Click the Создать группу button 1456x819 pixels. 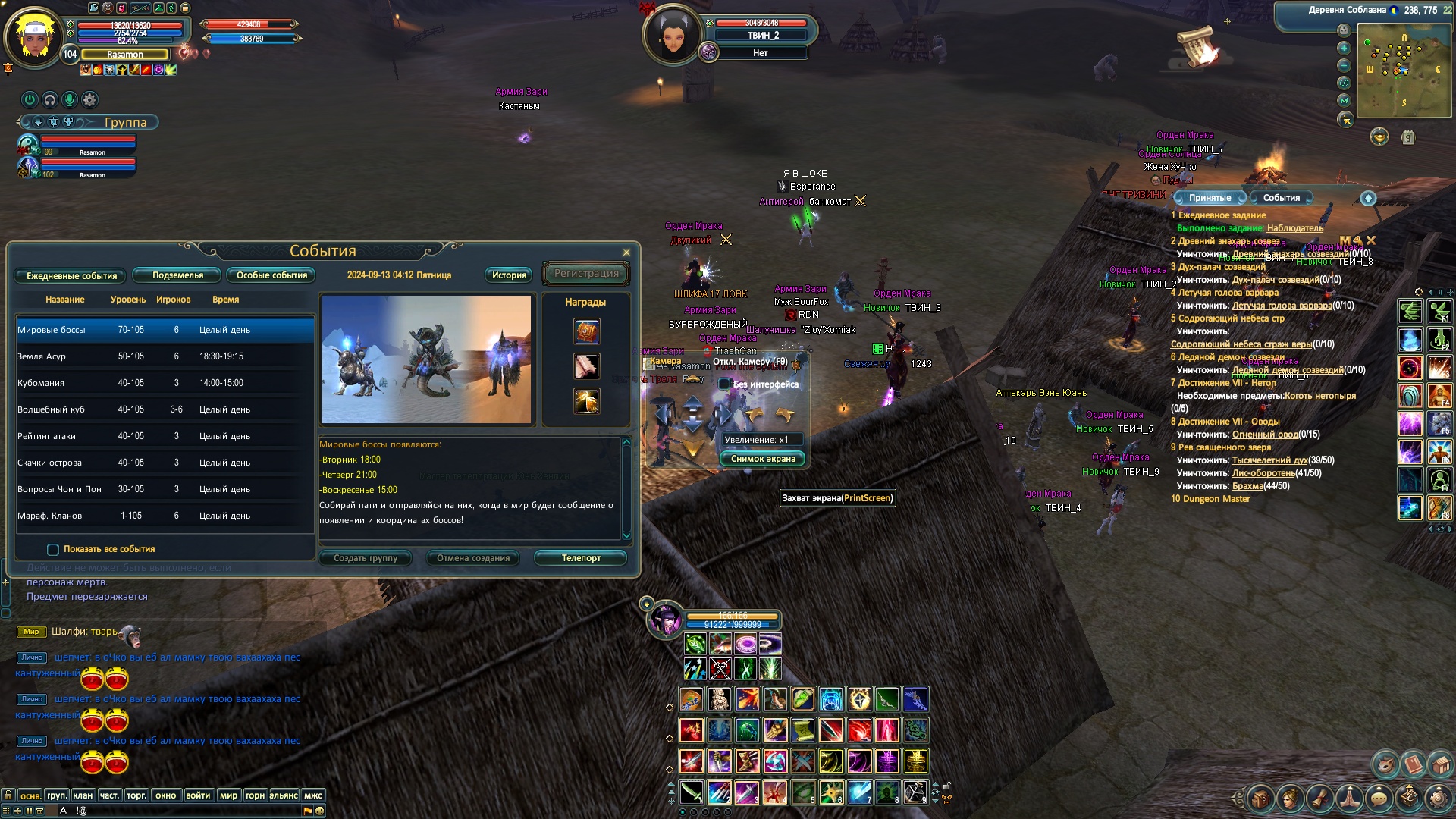[366, 558]
